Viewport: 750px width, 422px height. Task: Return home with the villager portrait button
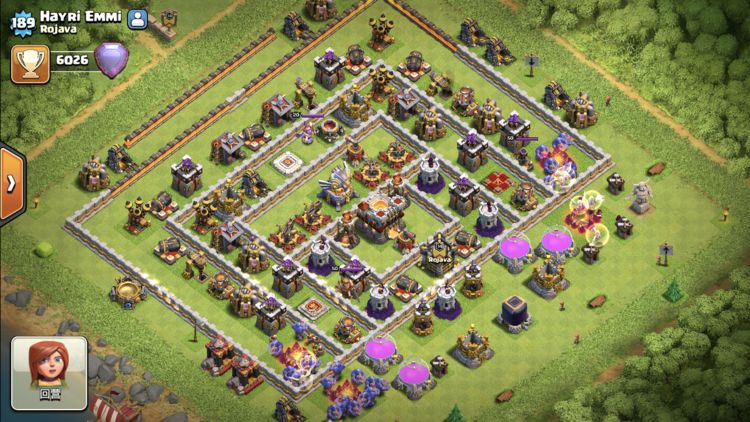coord(48,372)
